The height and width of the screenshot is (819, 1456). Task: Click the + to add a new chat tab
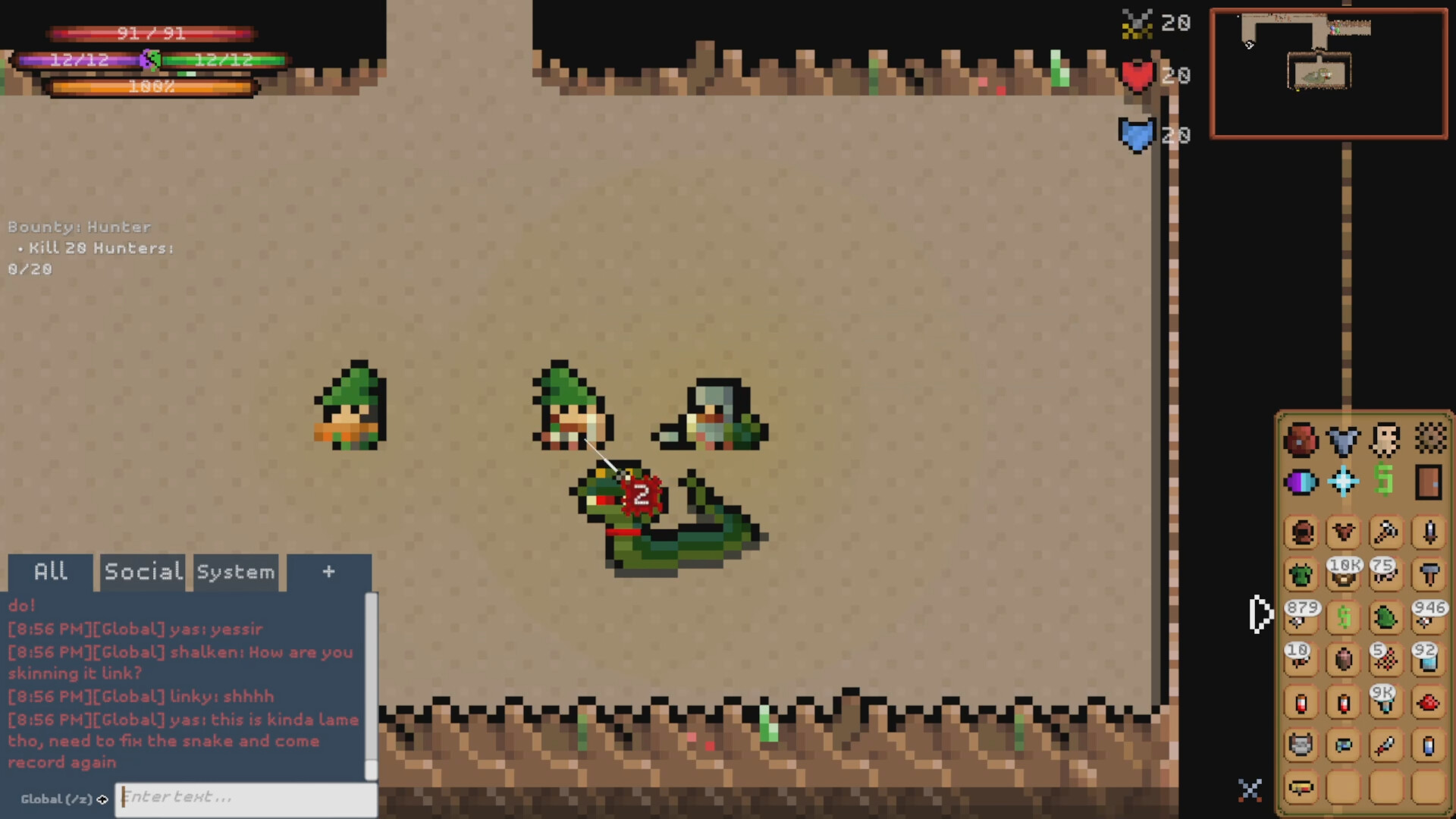point(328,572)
